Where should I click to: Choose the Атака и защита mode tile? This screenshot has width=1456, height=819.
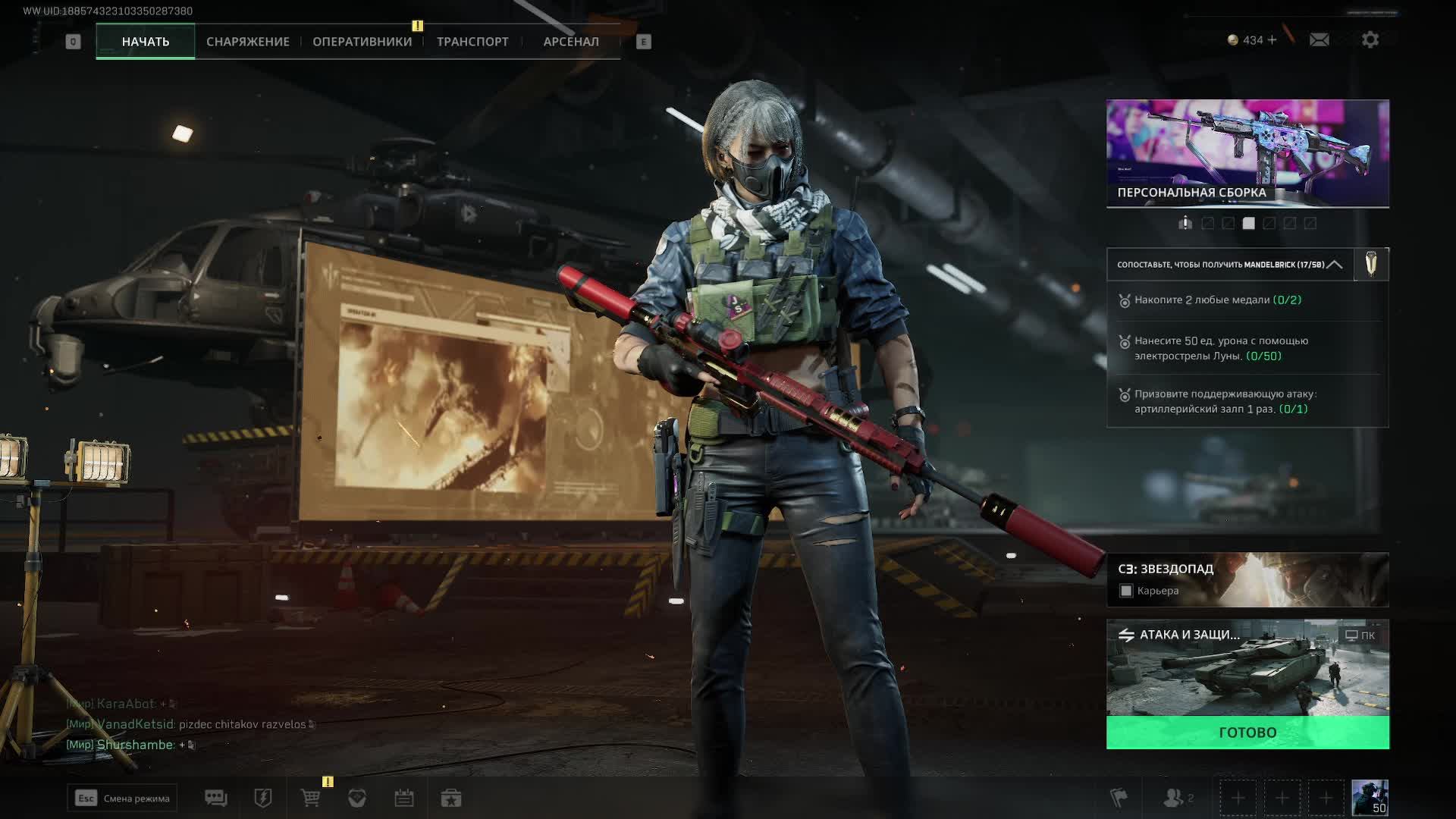(1247, 668)
